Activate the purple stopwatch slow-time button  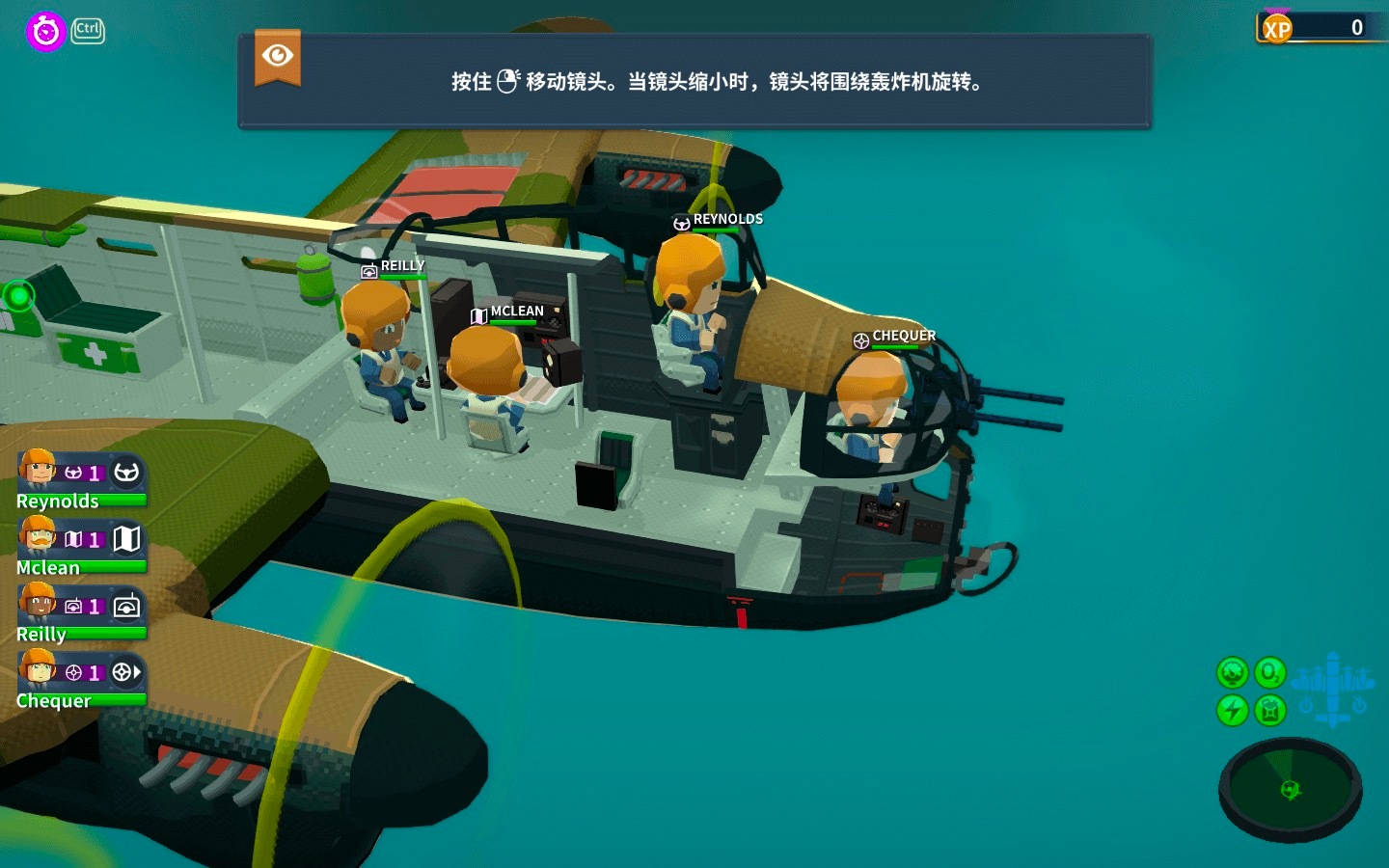pyautogui.click(x=44, y=31)
